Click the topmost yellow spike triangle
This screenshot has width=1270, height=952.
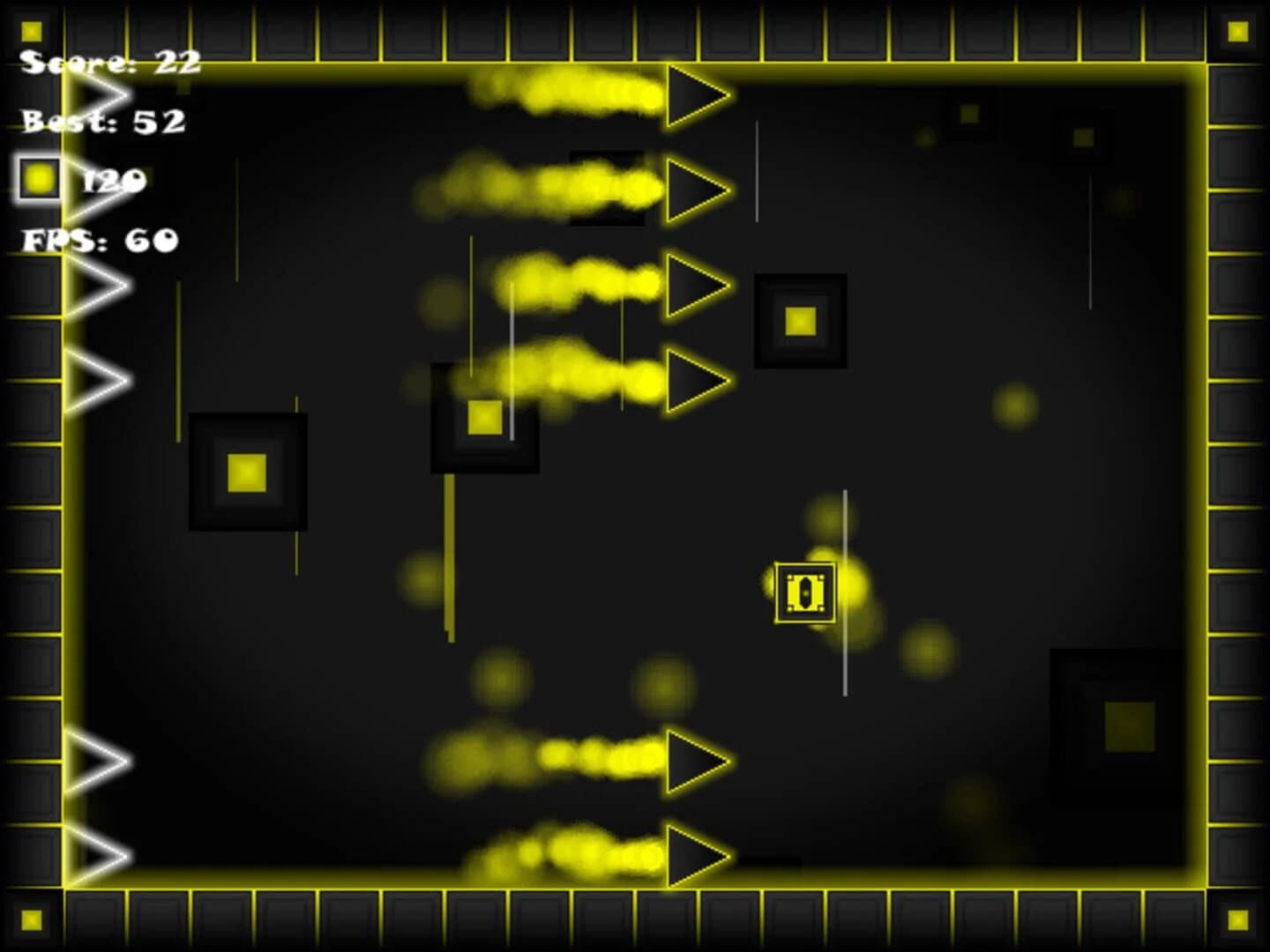pyautogui.click(x=697, y=93)
